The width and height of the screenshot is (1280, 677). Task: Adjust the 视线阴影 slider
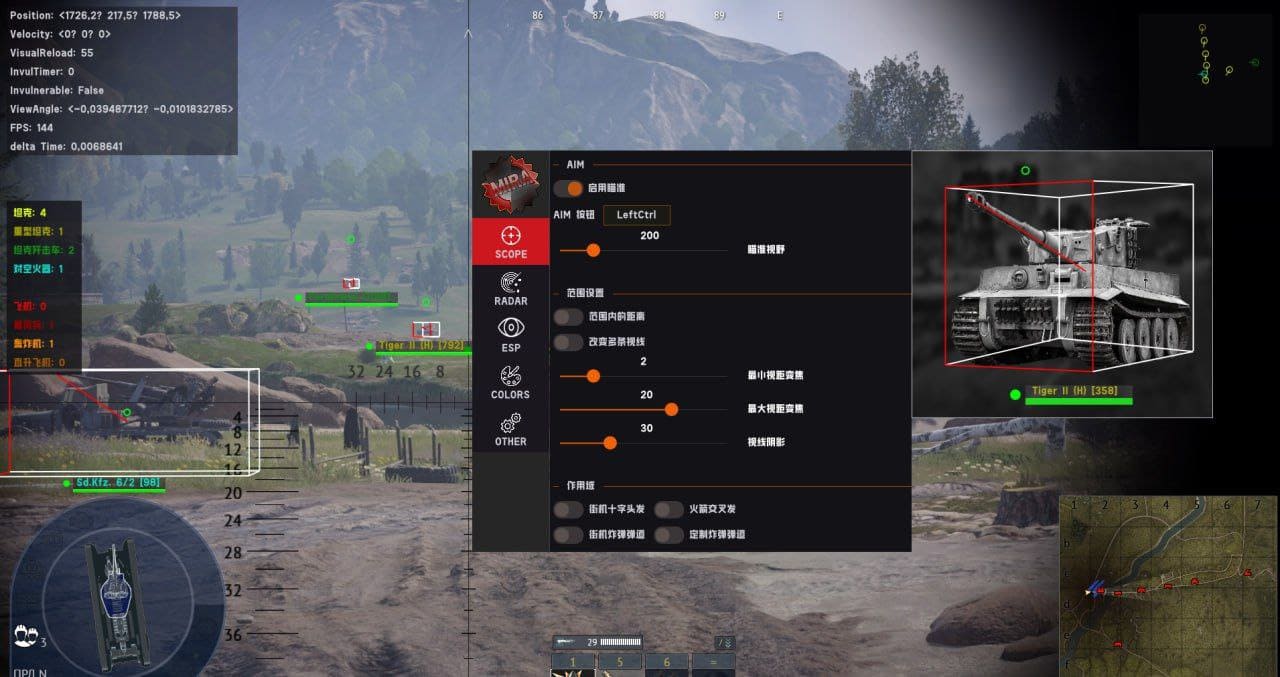click(610, 442)
